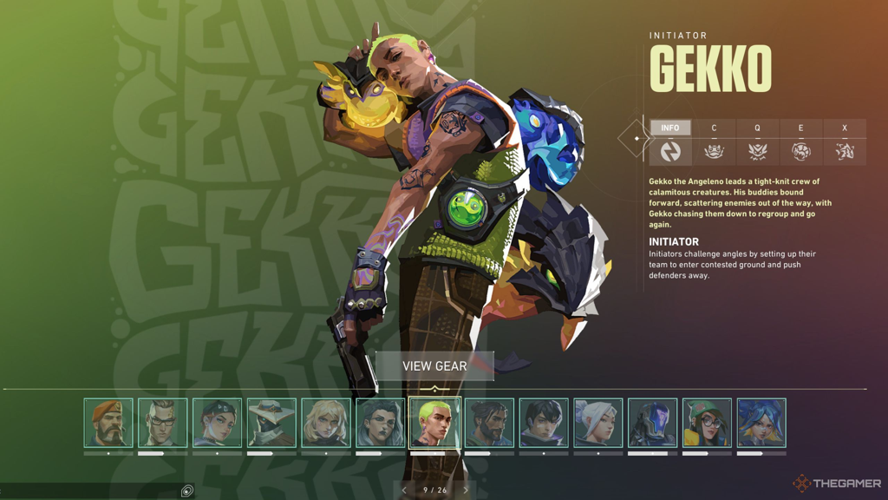
Task: Choose Chamber's portrait with glasses
Action: (163, 422)
